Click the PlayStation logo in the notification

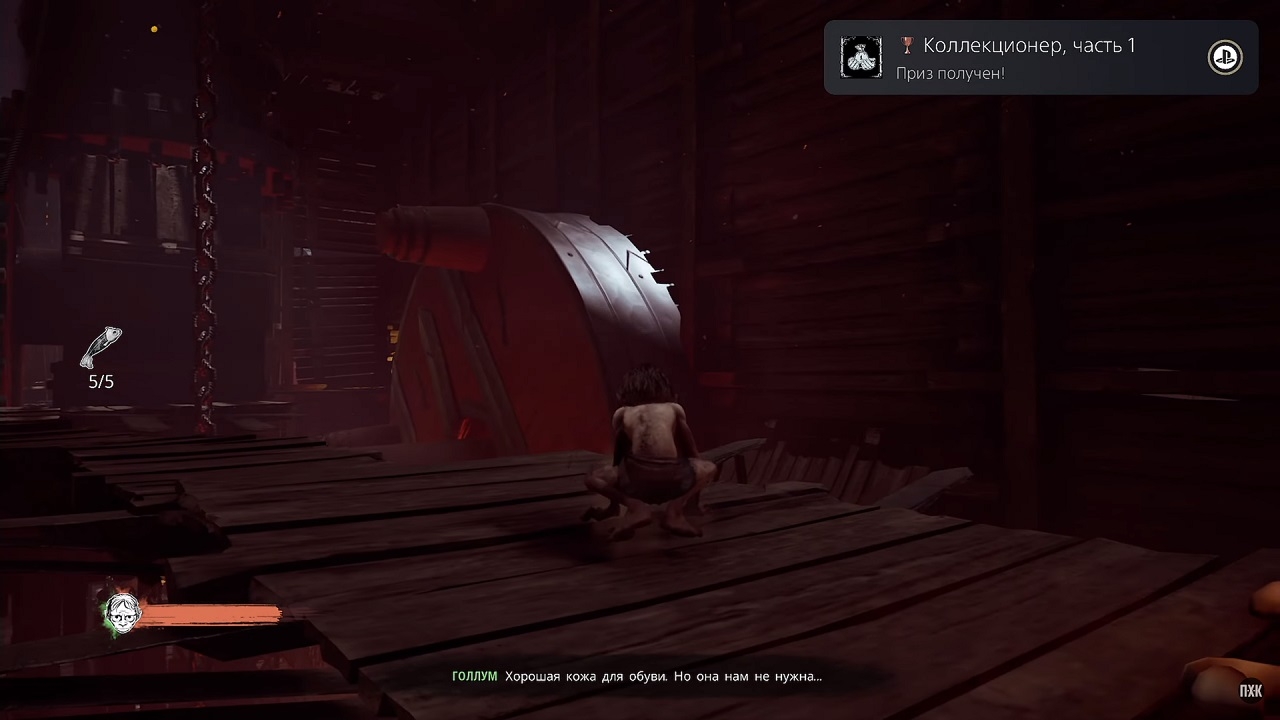point(1225,58)
